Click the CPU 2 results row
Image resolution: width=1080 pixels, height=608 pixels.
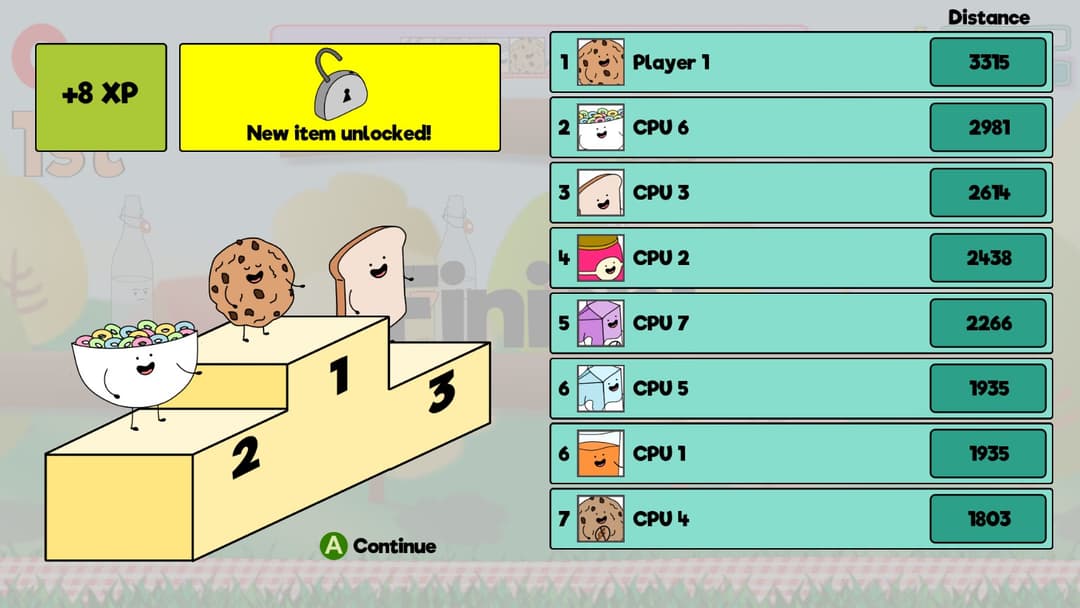pyautogui.click(x=800, y=258)
